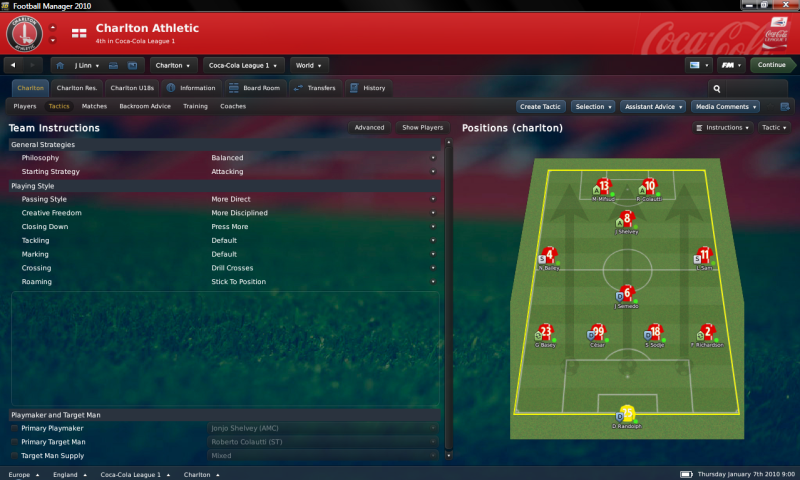Click the Continue button

pos(771,65)
